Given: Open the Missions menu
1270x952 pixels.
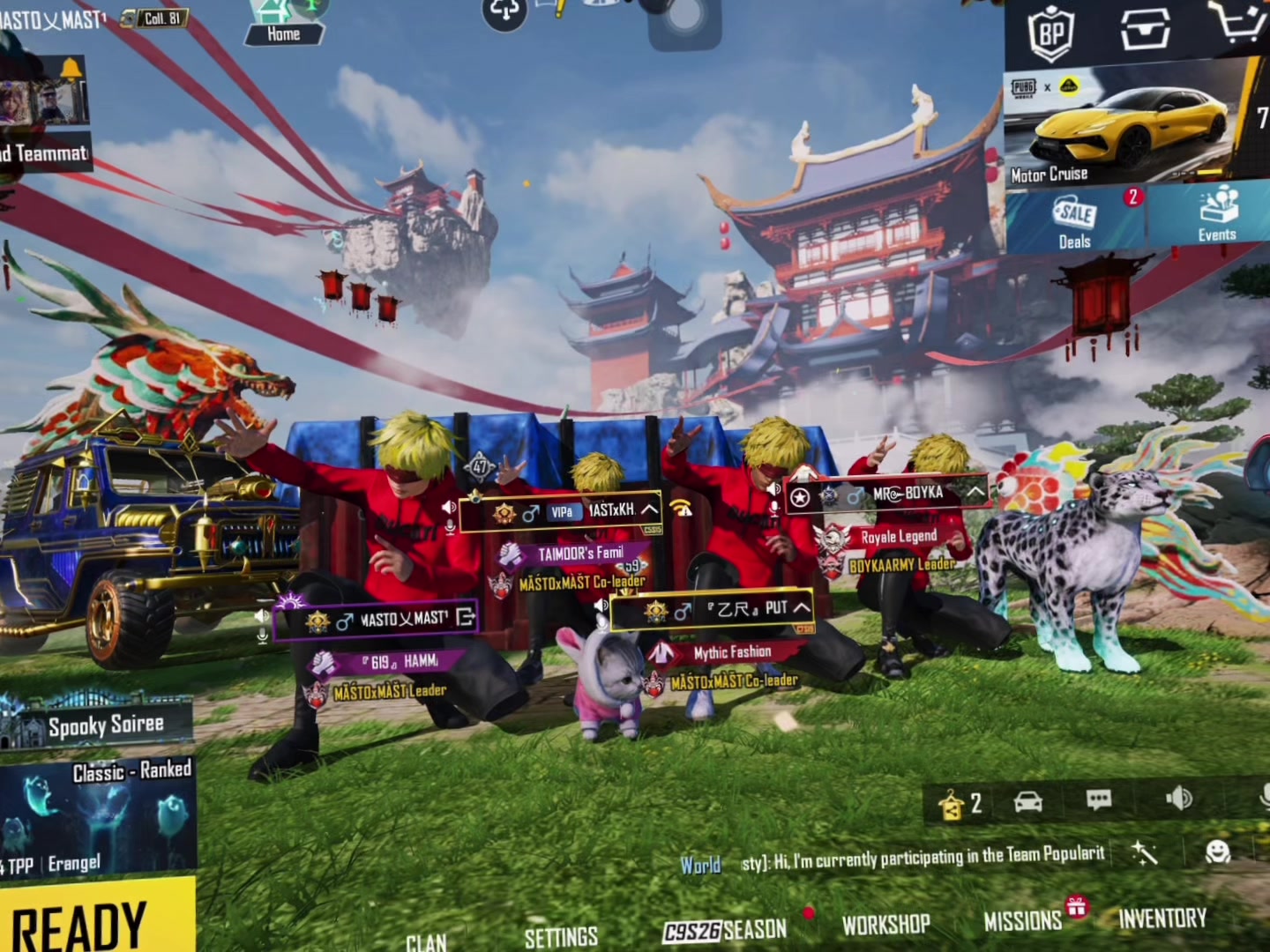Looking at the screenshot, I should [1023, 921].
